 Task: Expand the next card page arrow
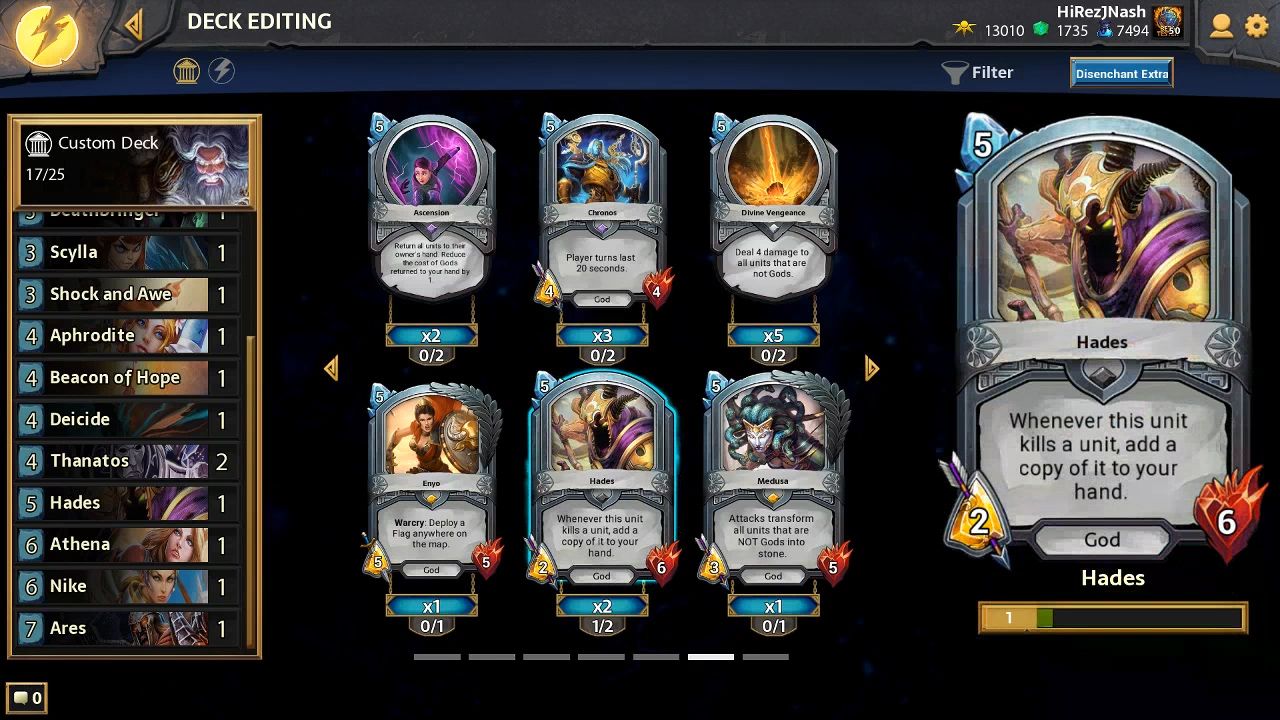[871, 368]
